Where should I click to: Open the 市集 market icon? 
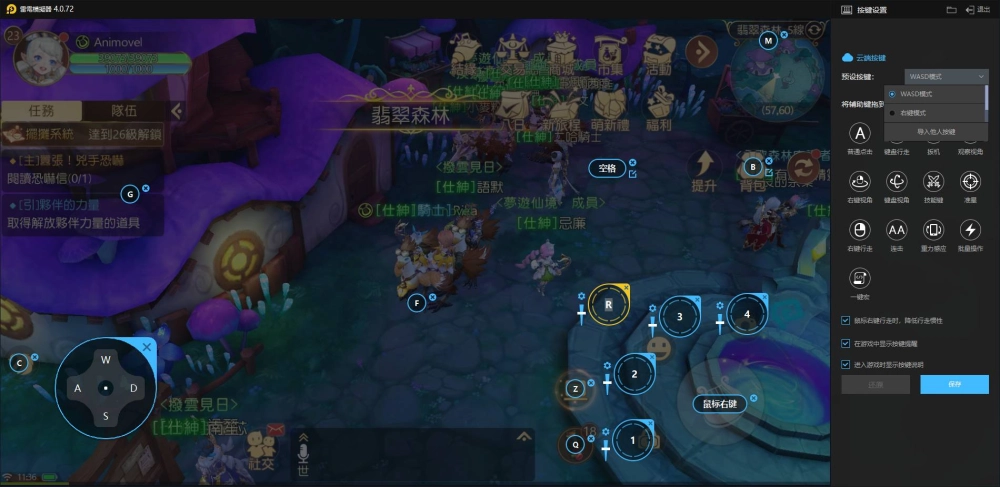[x=609, y=52]
